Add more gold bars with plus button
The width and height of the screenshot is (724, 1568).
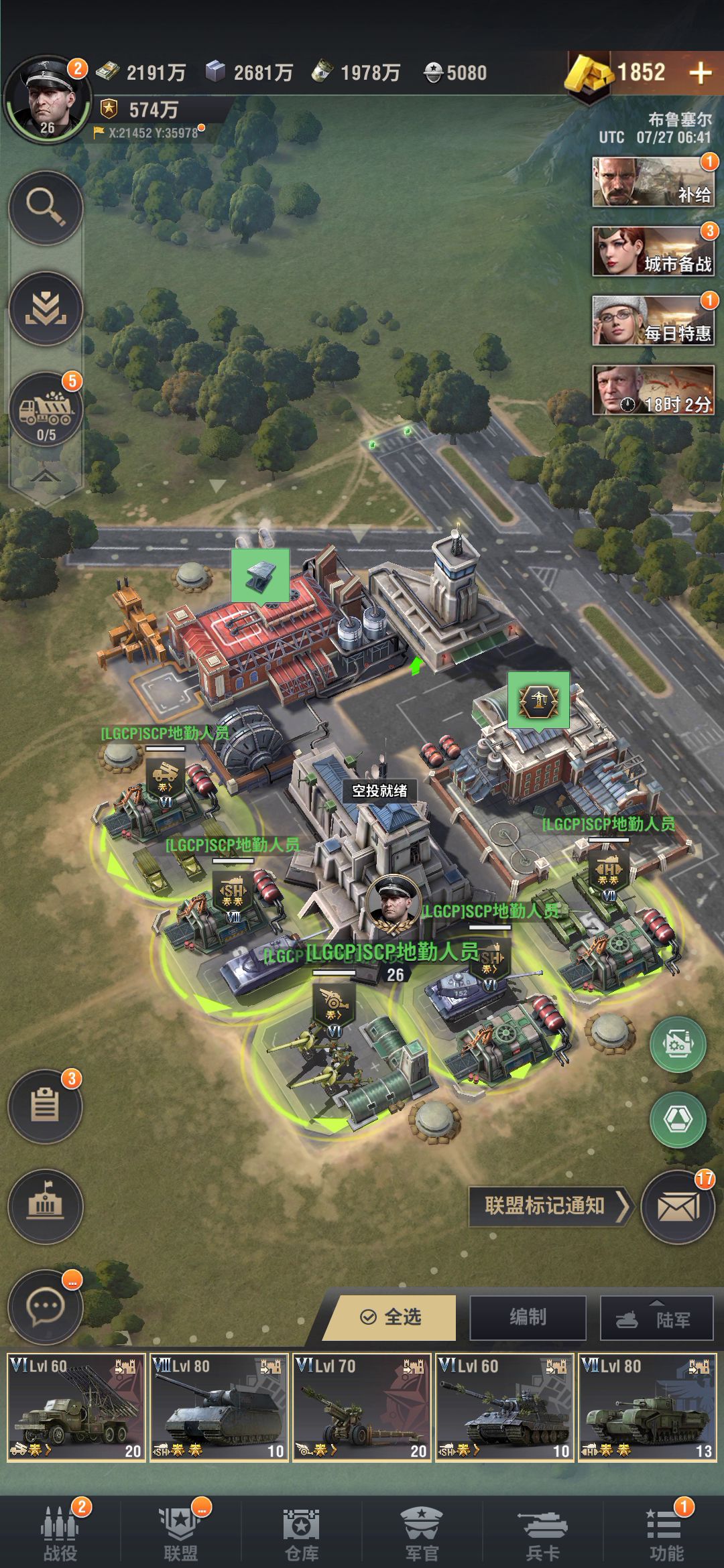tap(700, 73)
